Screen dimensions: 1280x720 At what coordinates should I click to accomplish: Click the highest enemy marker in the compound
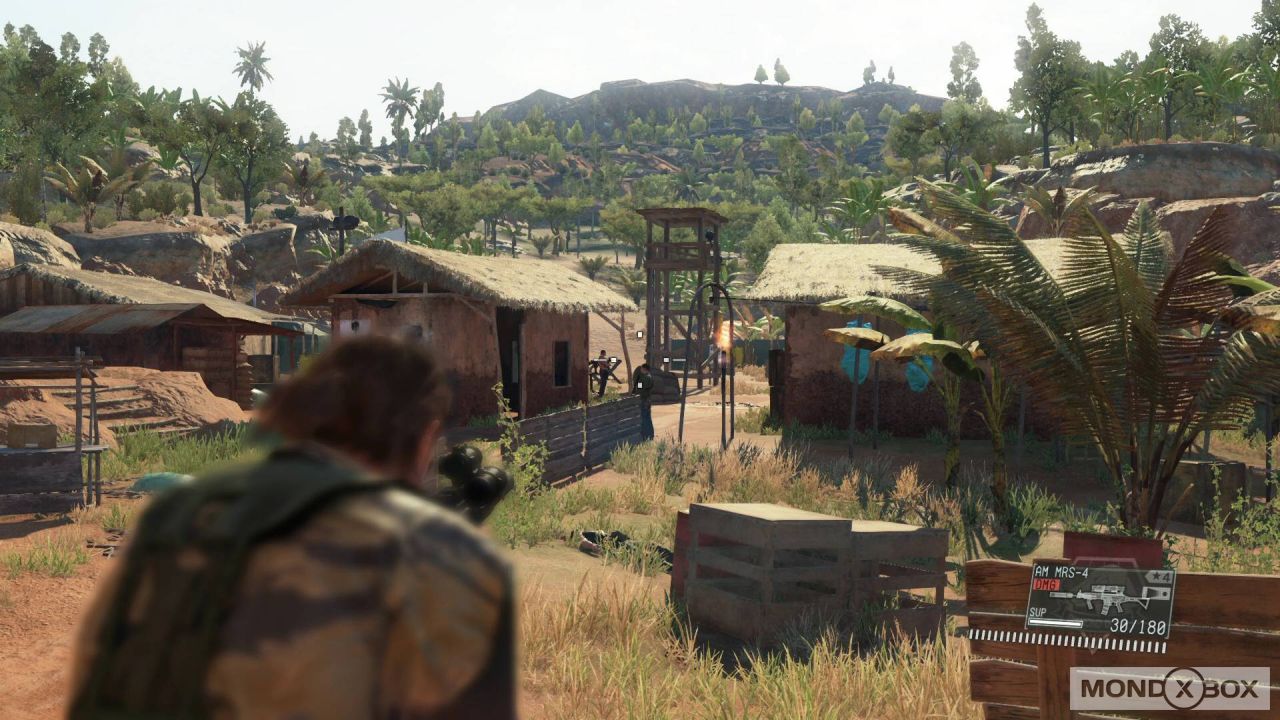click(x=640, y=334)
